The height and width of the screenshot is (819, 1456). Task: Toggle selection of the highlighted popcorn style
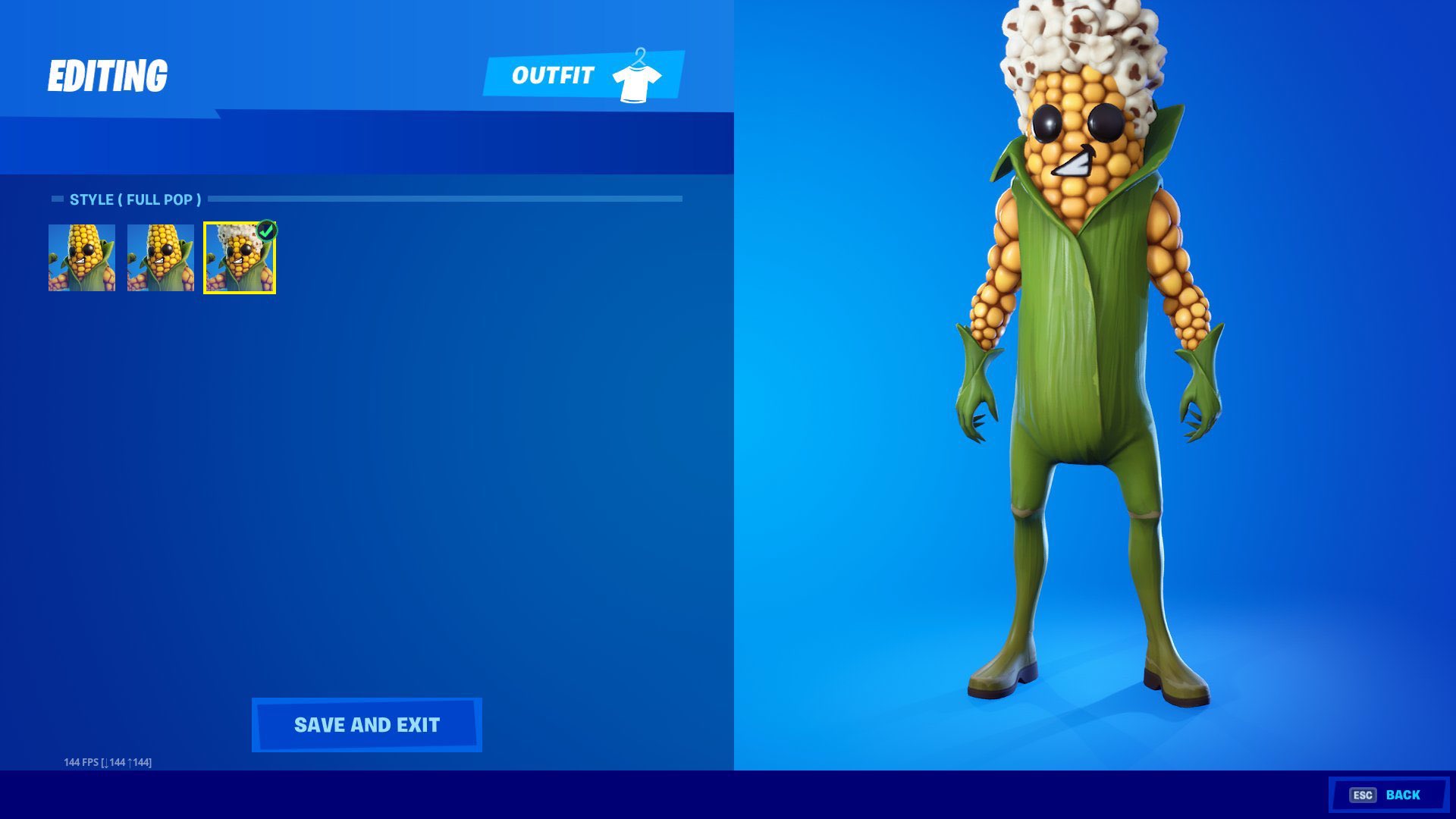(x=238, y=258)
